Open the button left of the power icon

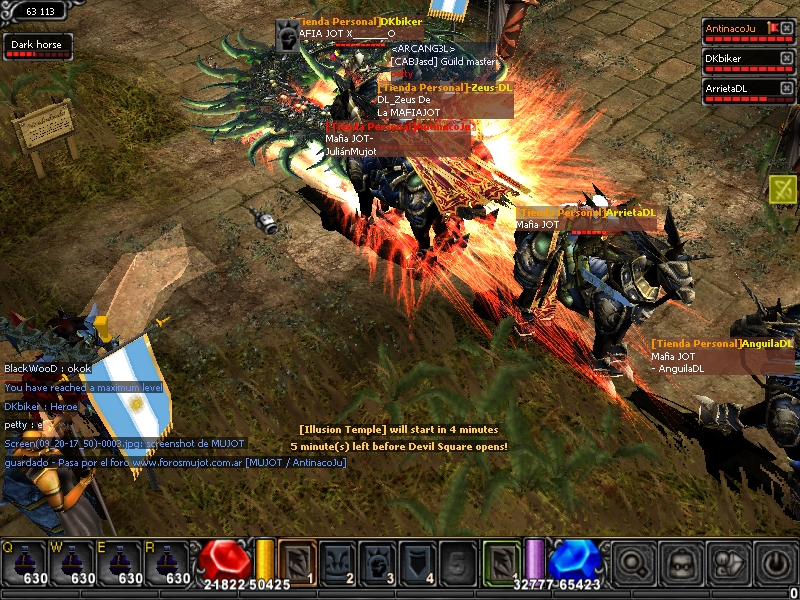(729, 562)
